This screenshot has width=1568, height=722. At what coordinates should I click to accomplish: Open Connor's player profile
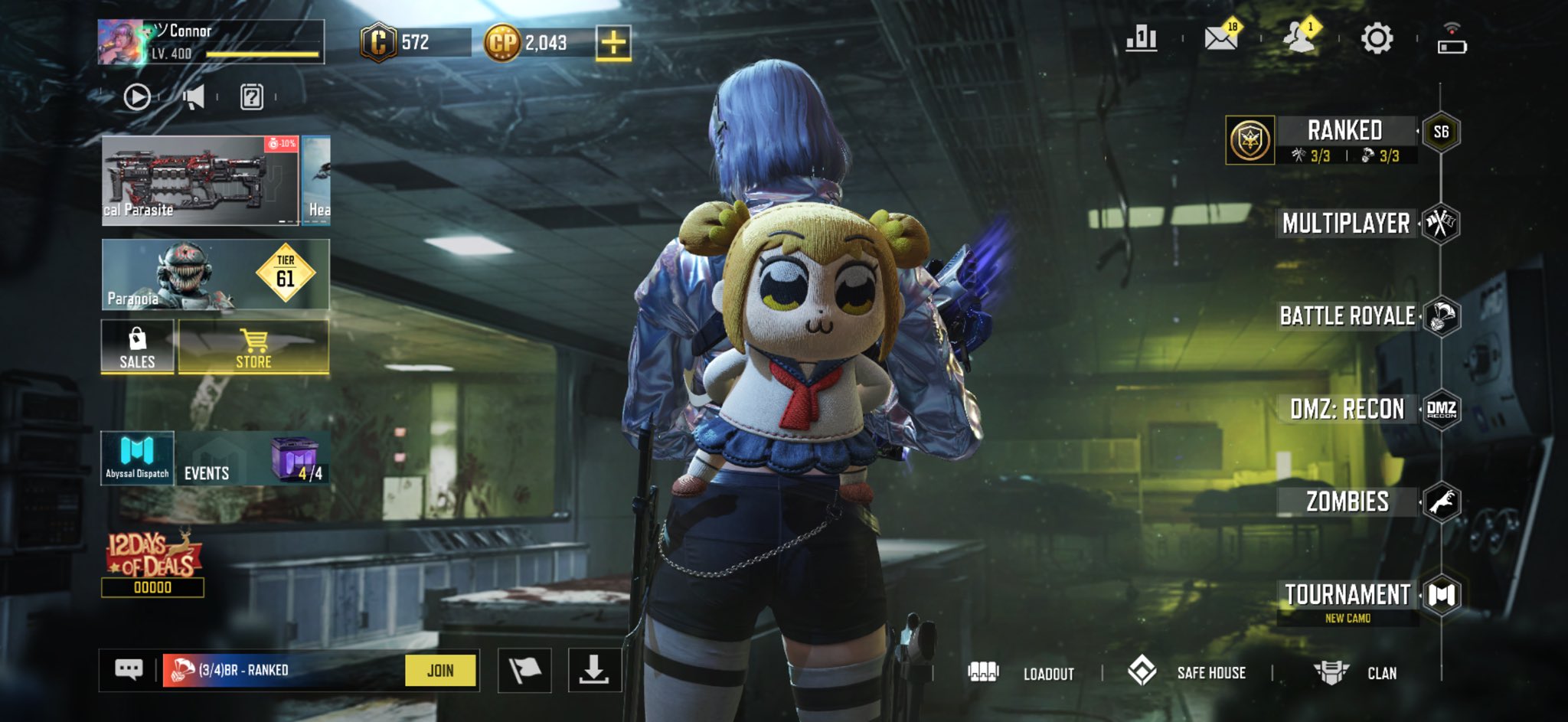click(211, 42)
